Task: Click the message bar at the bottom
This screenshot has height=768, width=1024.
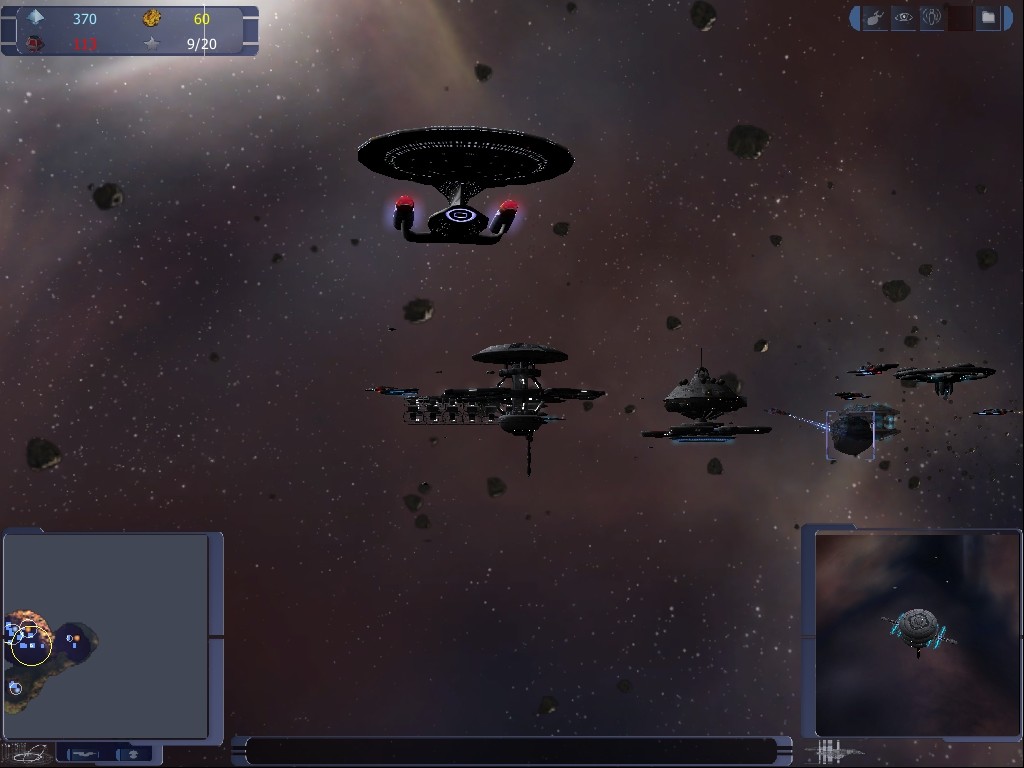Action: pos(511,751)
